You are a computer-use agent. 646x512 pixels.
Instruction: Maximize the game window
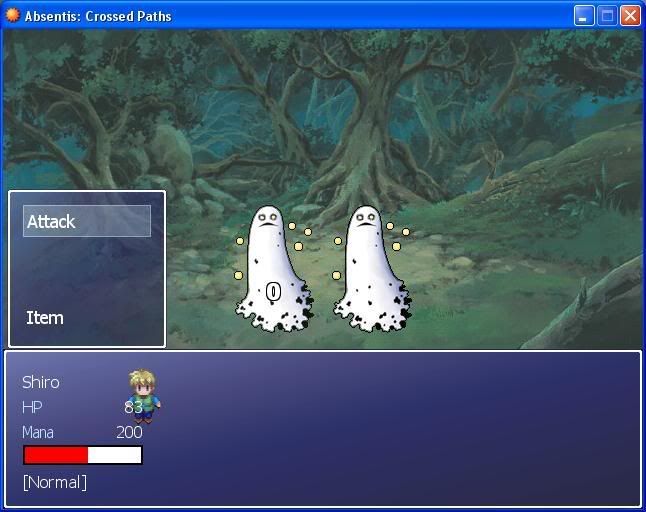pos(607,16)
